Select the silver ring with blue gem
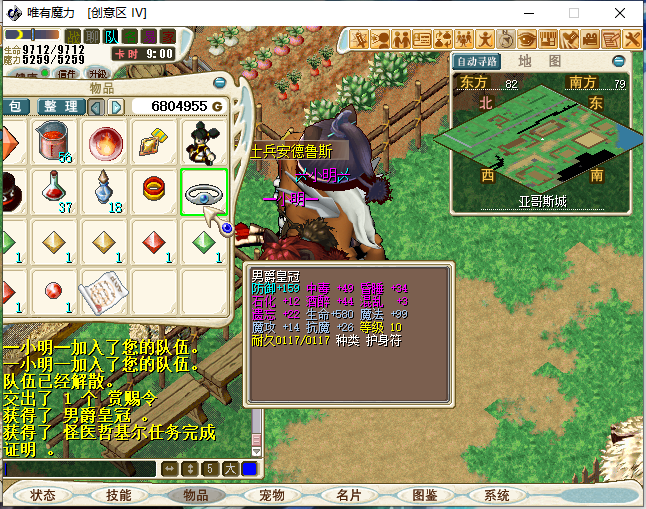The width and height of the screenshot is (646, 509). pyautogui.click(x=203, y=192)
